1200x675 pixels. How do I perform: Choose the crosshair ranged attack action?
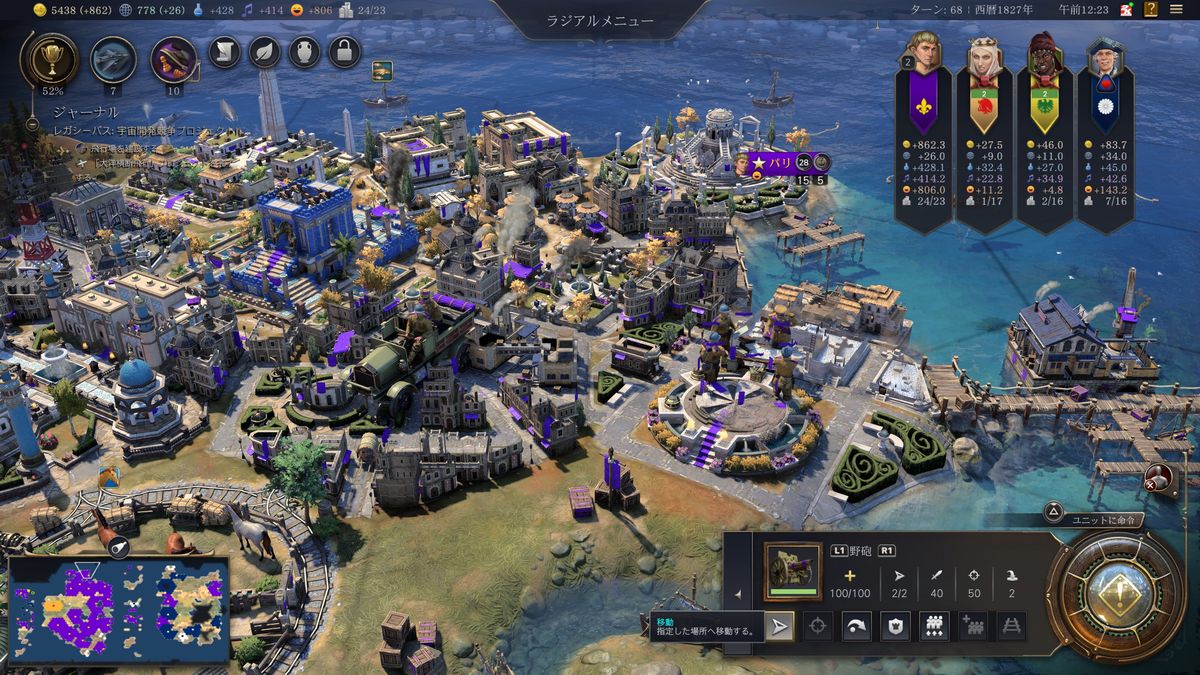(818, 627)
